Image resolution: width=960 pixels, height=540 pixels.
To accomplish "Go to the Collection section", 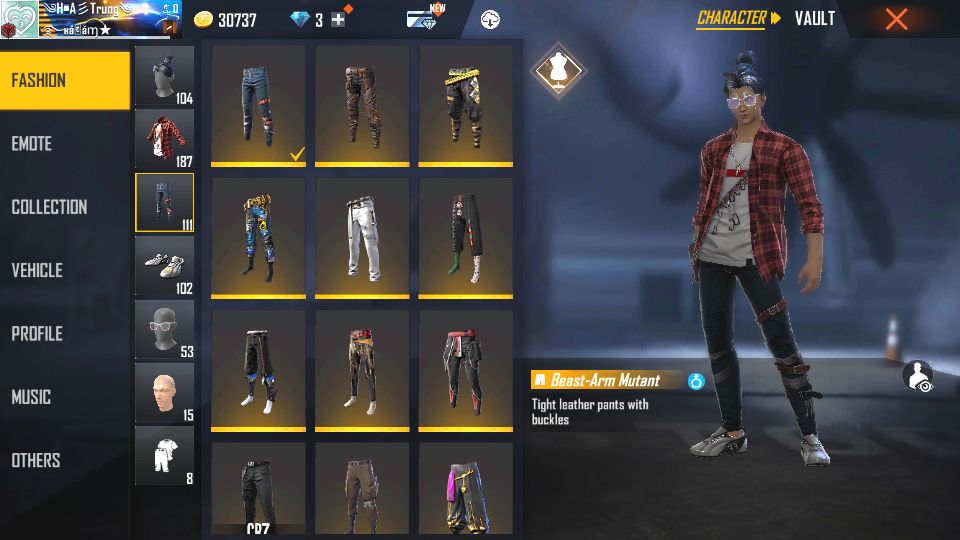I will point(65,207).
